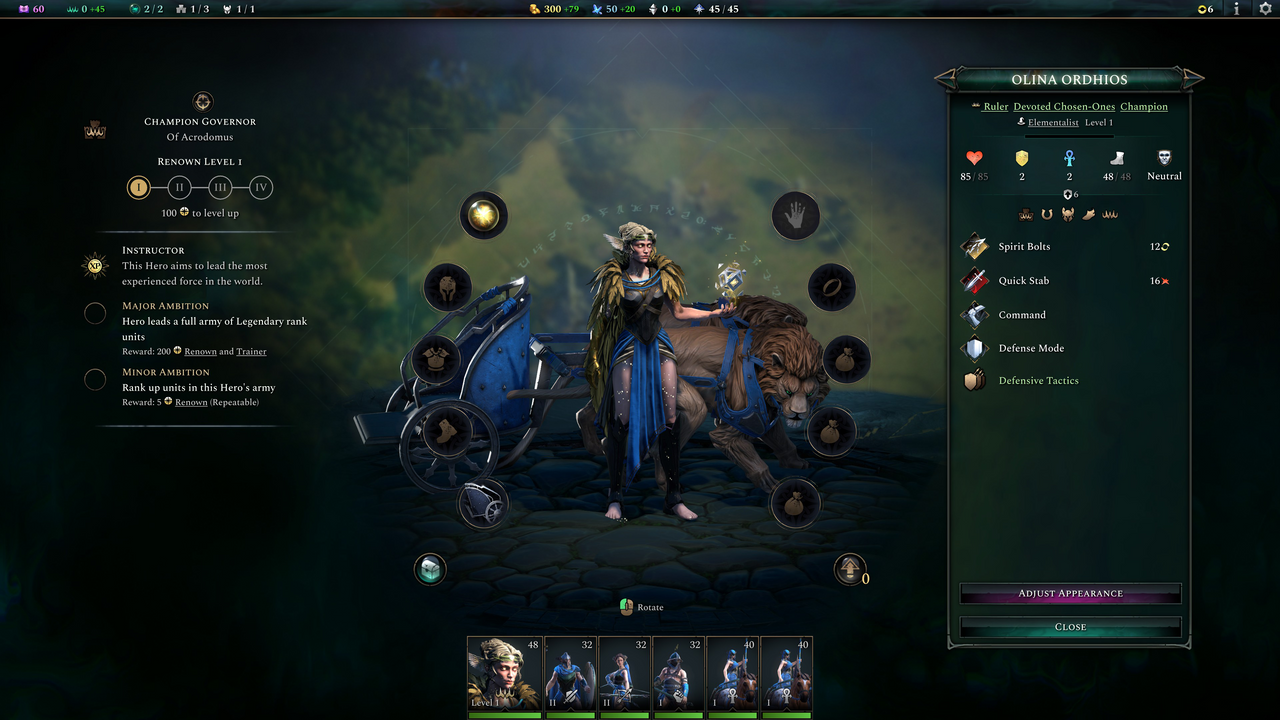The height and width of the screenshot is (720, 1280).
Task: Click the Command ability icon
Action: tap(974, 314)
